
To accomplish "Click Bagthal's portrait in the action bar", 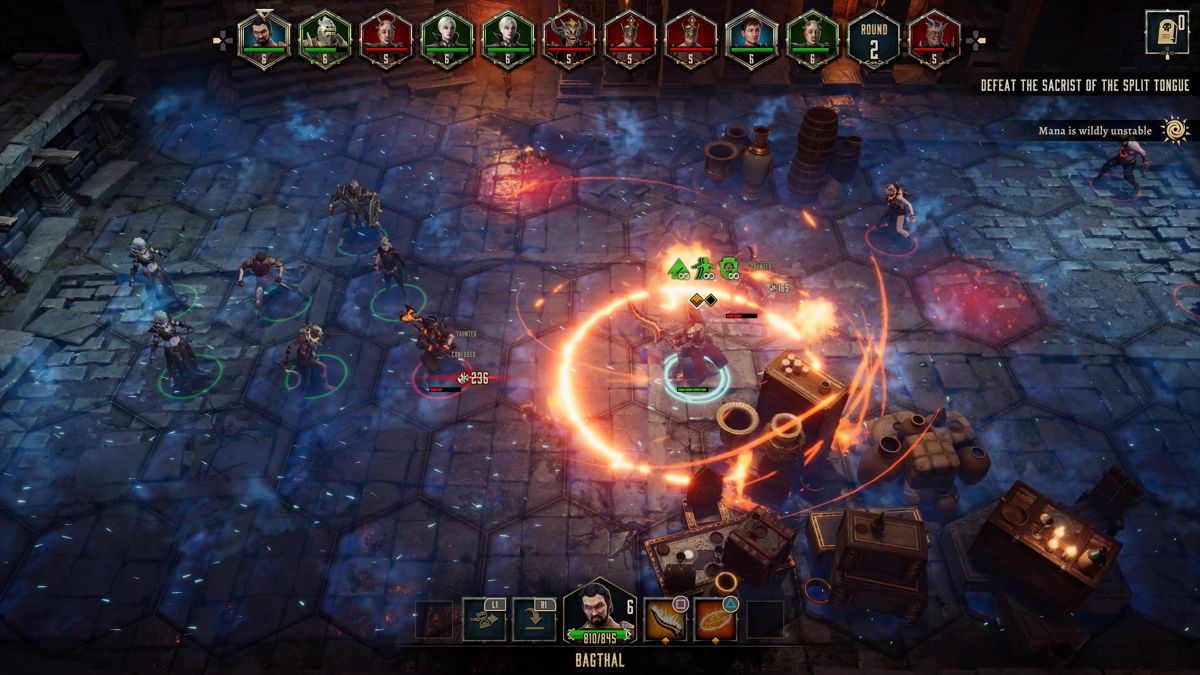I will click(600, 612).
